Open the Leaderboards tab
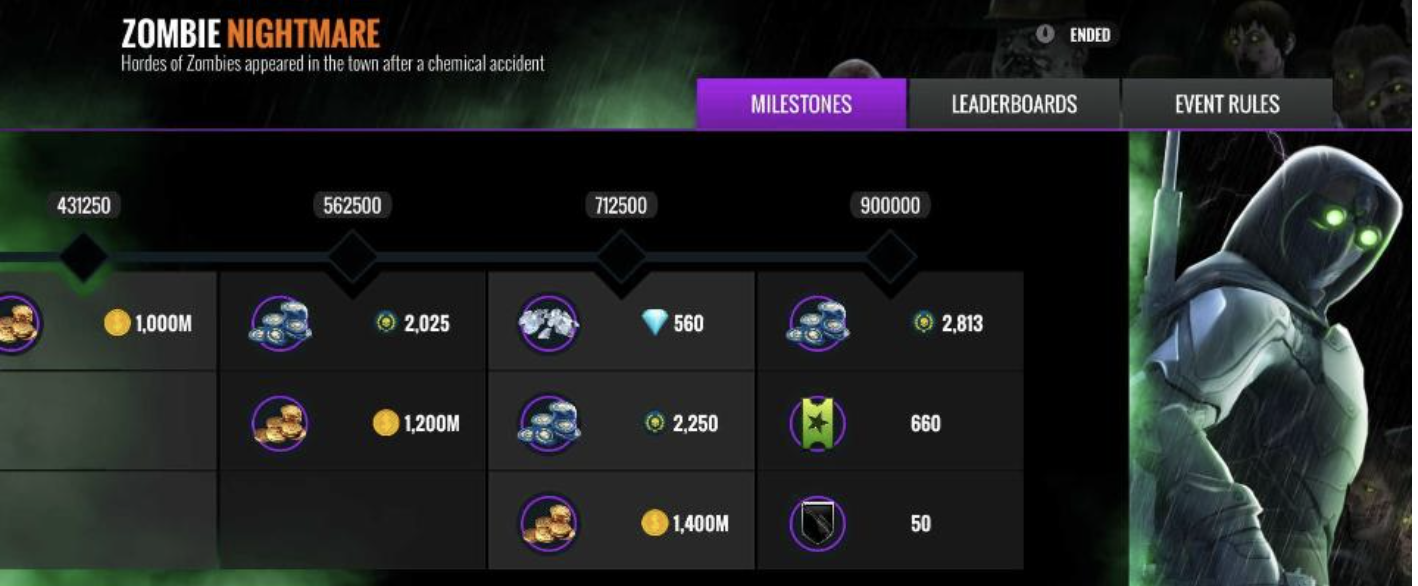The height and width of the screenshot is (586, 1418). (1014, 104)
